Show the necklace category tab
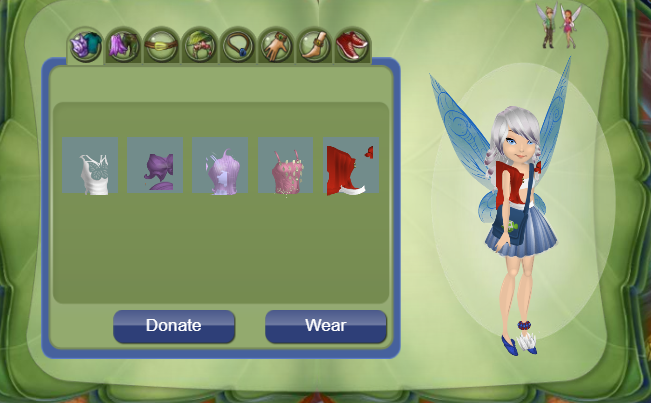The width and height of the screenshot is (651, 403). point(237,46)
